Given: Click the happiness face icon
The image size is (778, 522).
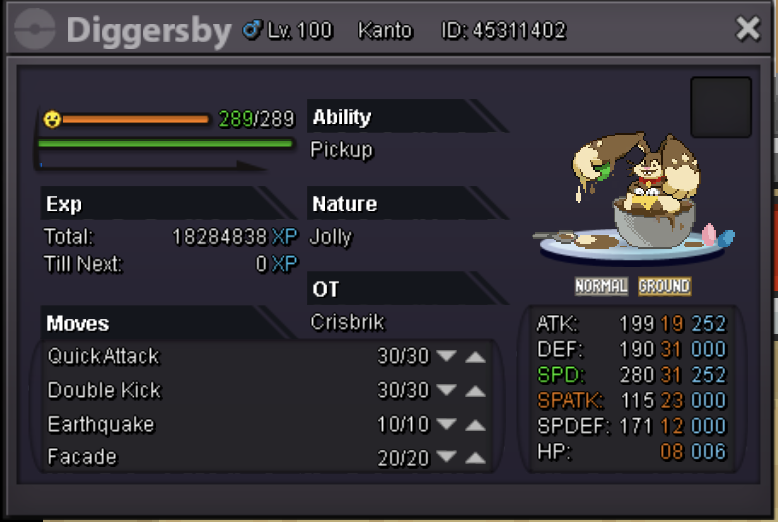Looking at the screenshot, I should [52, 119].
